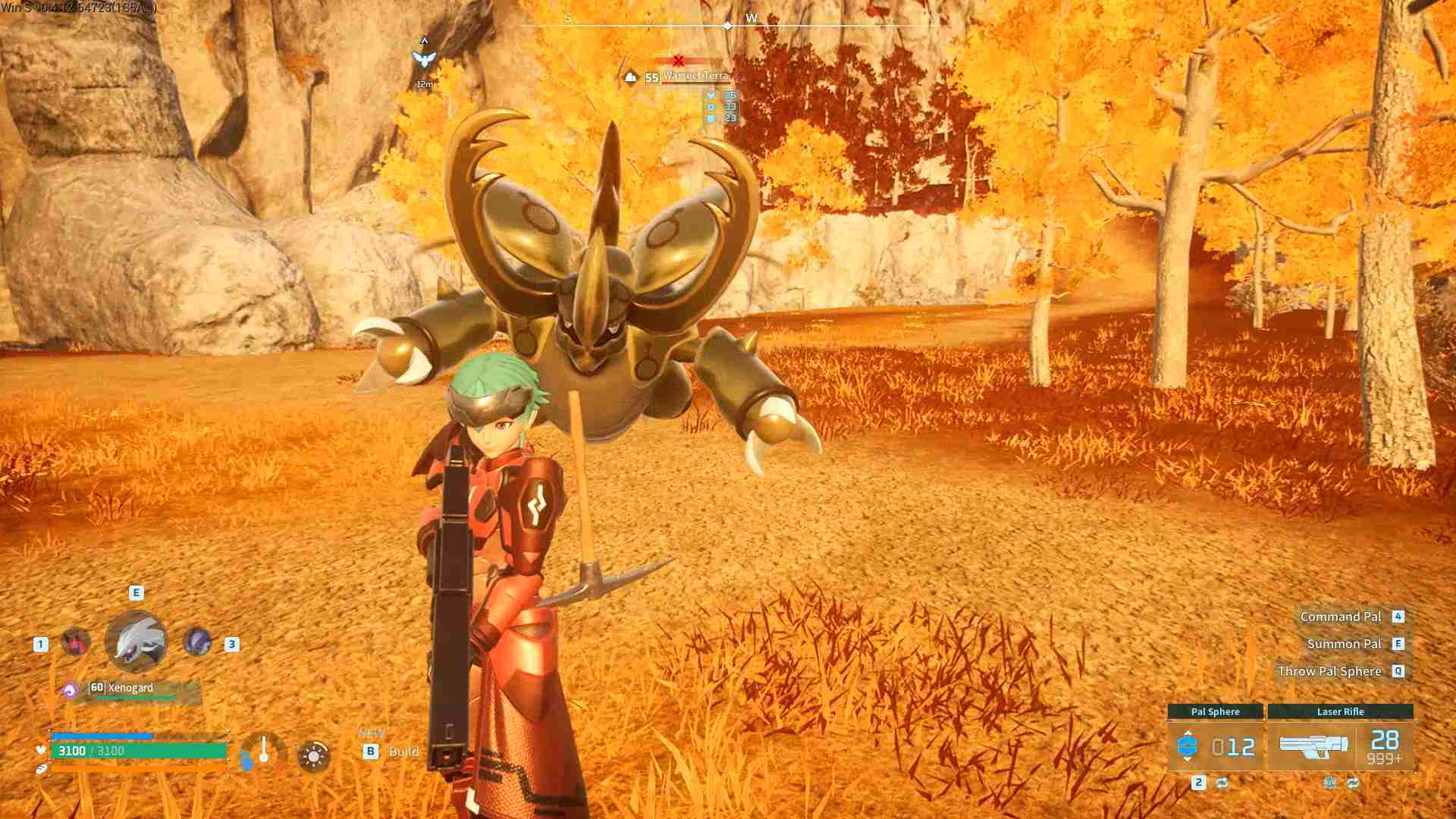
Task: Click the Warsect Terra nameplate
Action: click(x=695, y=76)
